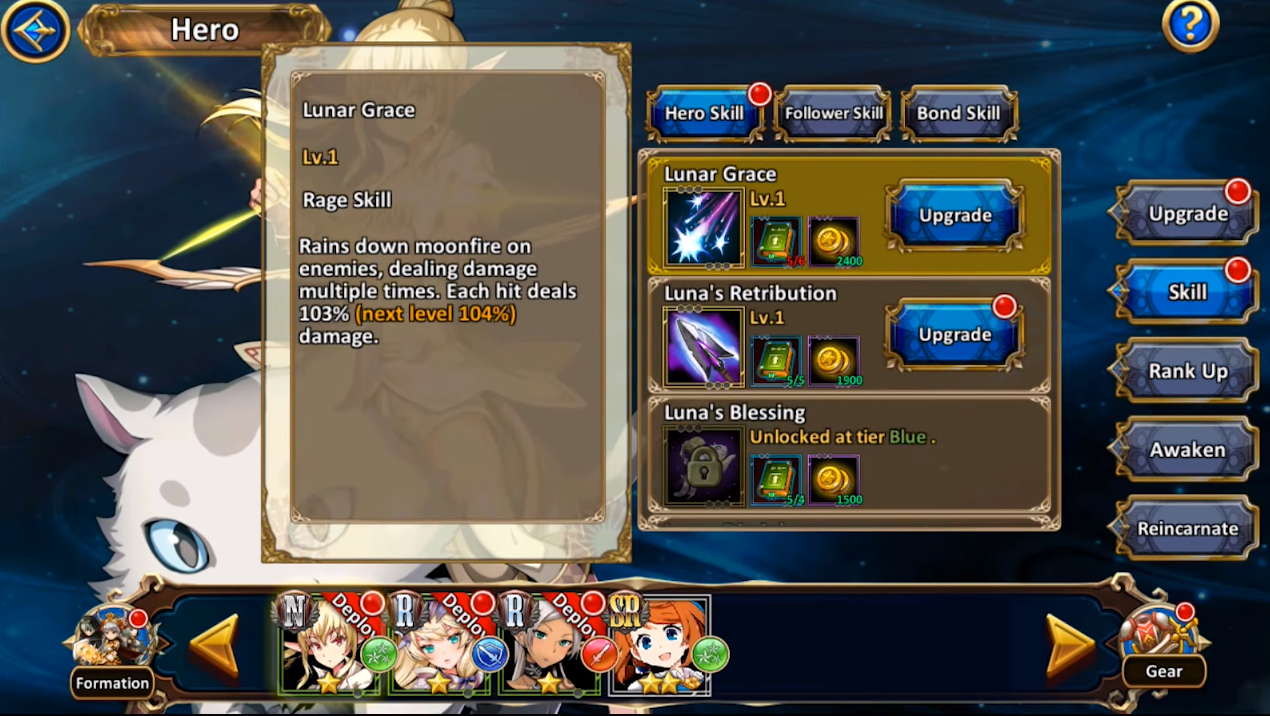This screenshot has height=716, width=1270.
Task: Tap the locked Luna's Blessing icon
Action: point(703,466)
